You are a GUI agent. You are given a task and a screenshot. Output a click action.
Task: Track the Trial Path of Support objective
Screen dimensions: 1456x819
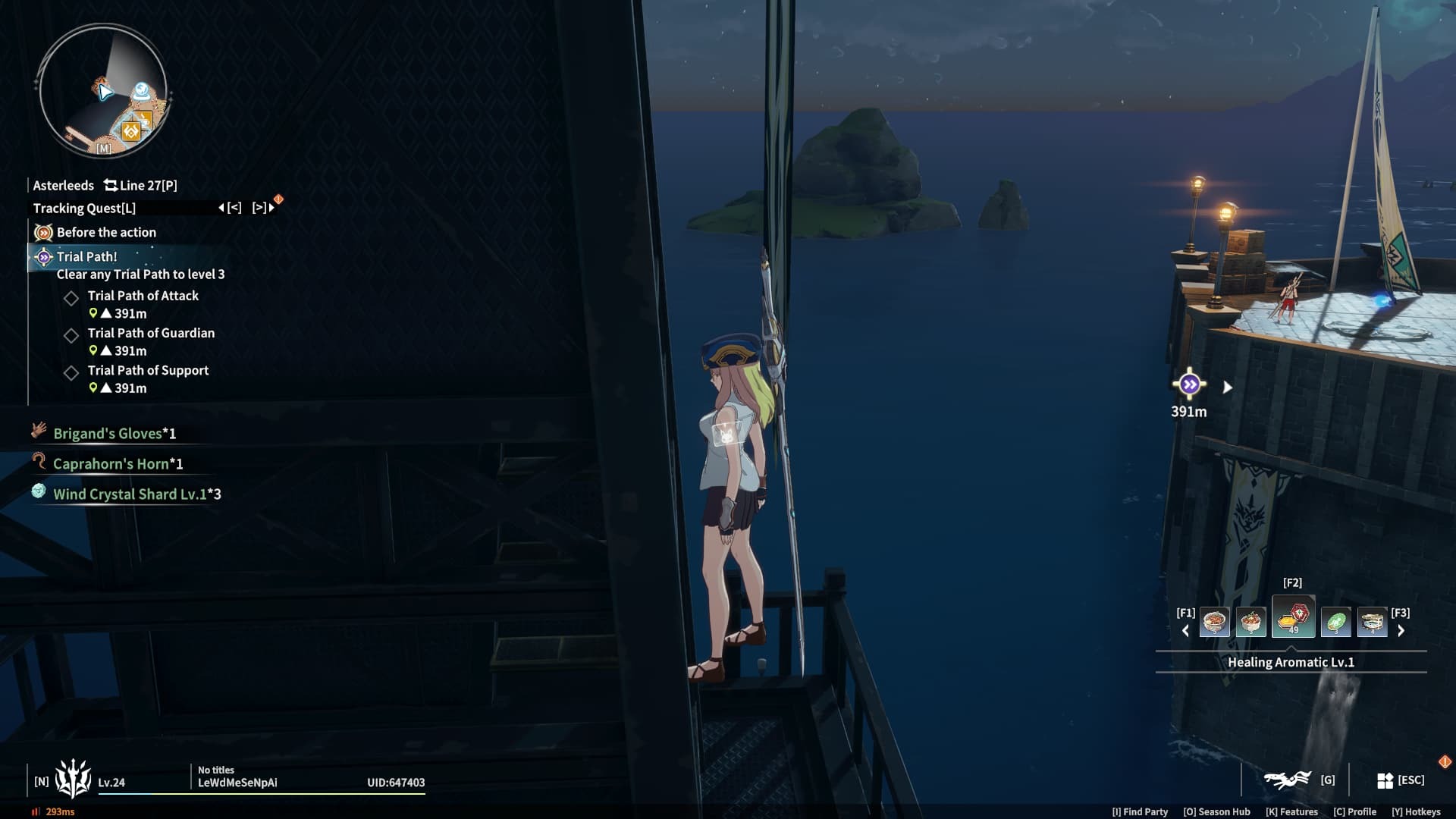click(x=148, y=370)
